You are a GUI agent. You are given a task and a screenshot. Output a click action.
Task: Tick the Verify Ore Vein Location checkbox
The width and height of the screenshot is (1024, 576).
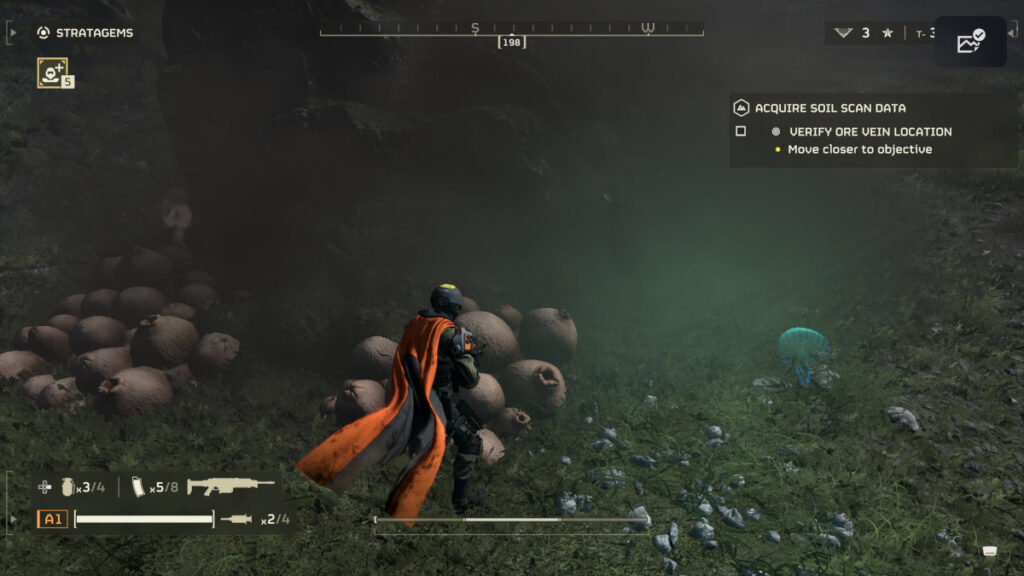[741, 131]
